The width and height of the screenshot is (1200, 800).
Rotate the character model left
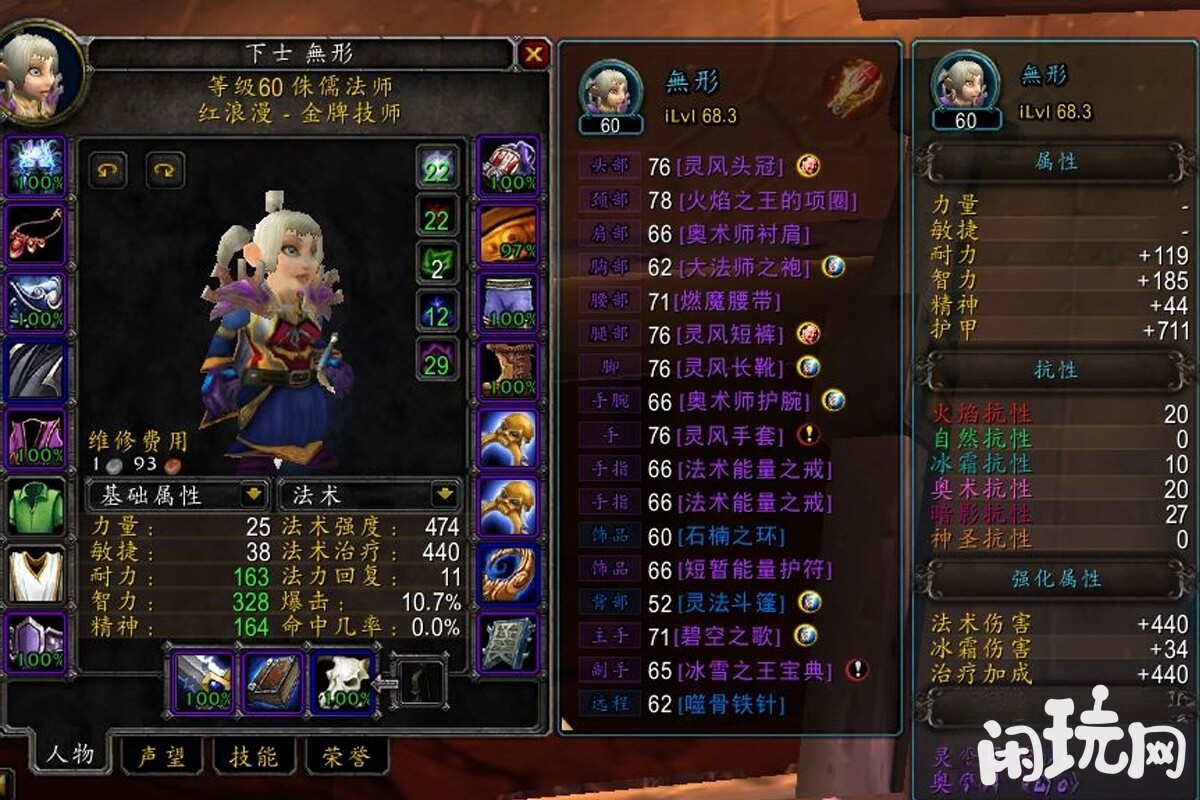(x=108, y=170)
